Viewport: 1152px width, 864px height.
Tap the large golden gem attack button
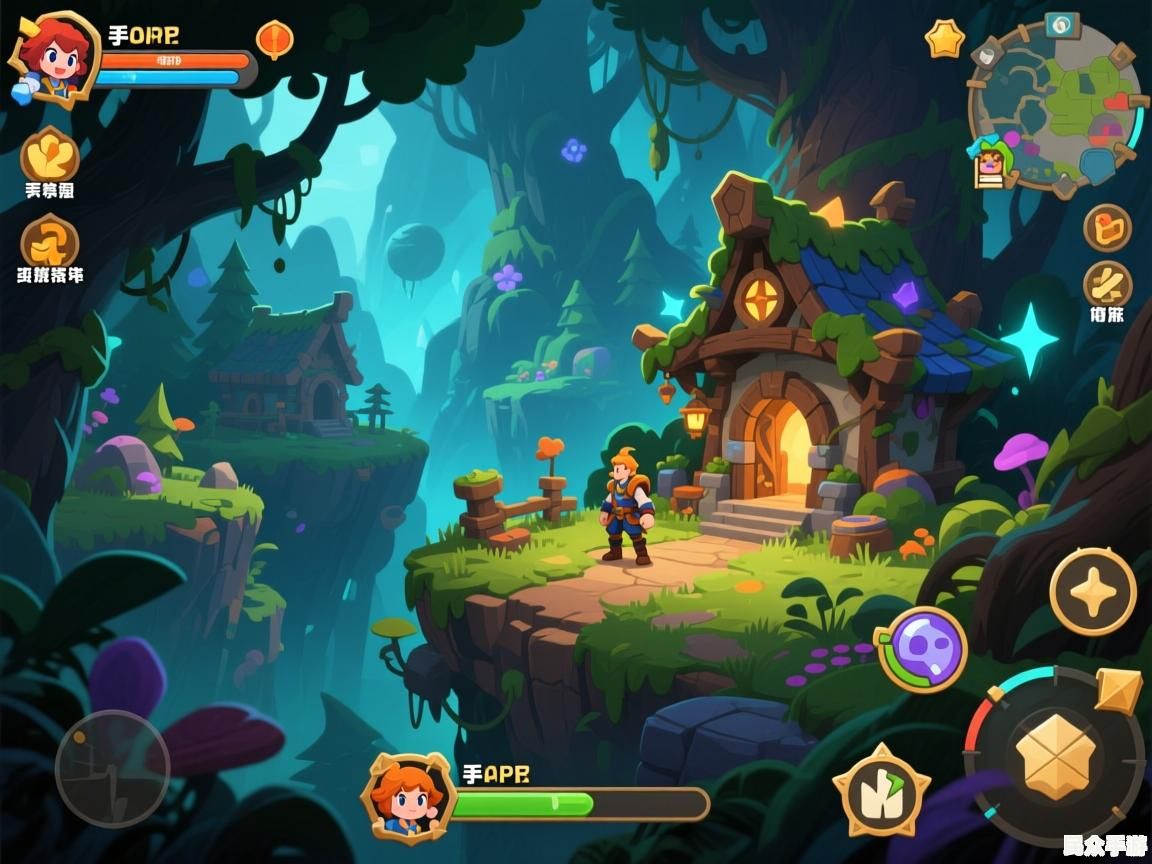click(1055, 756)
